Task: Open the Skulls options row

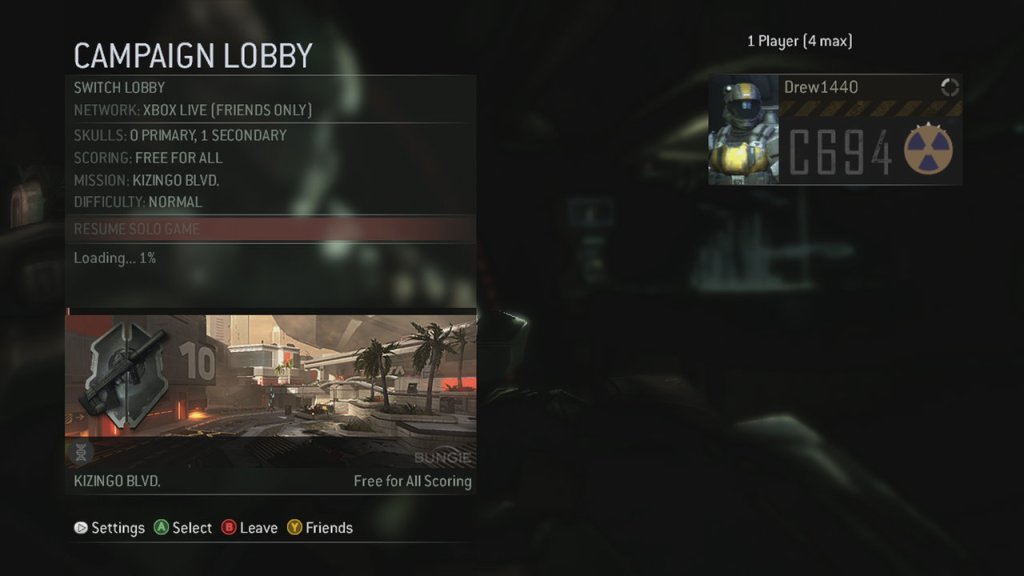Action: (180, 135)
